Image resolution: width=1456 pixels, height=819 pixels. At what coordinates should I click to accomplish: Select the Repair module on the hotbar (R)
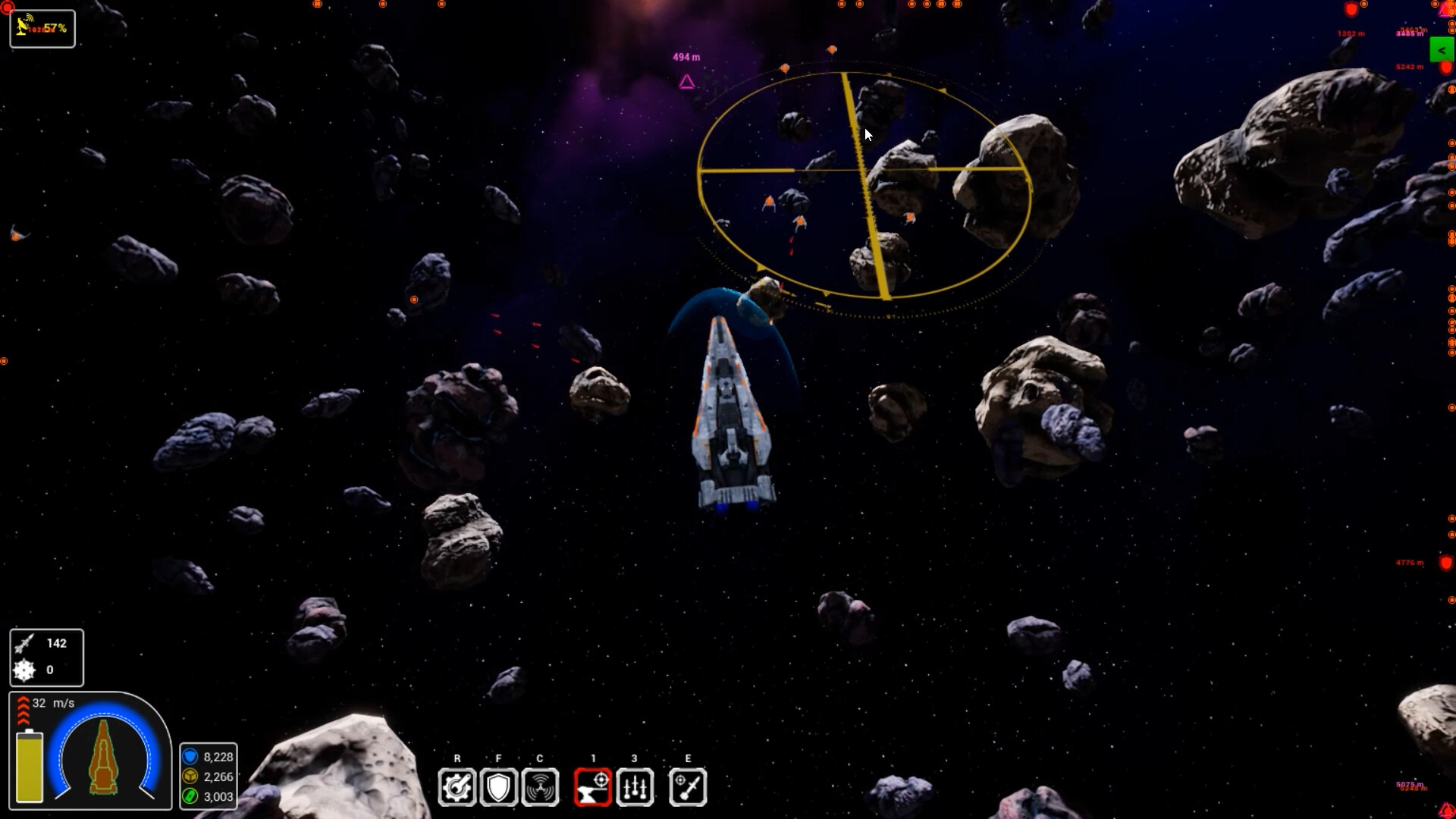tap(457, 786)
